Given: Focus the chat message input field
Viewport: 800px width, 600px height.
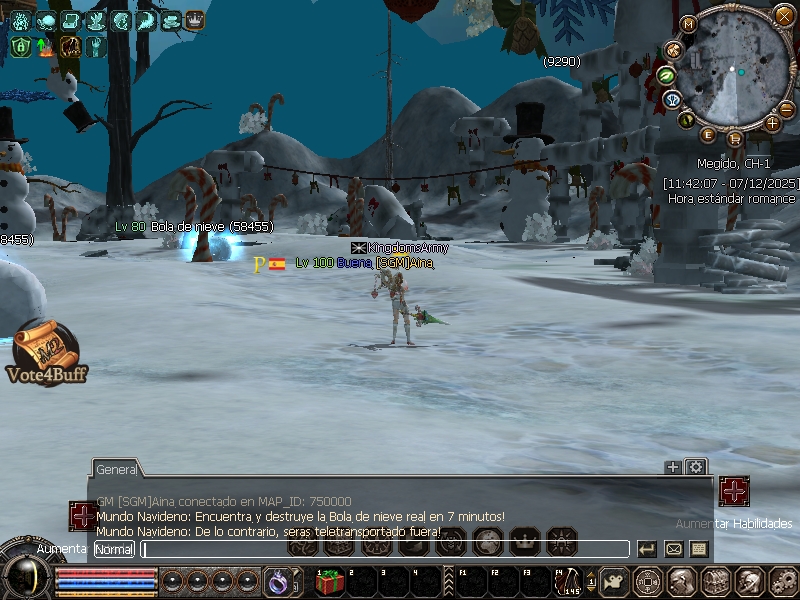Looking at the screenshot, I should tap(385, 549).
